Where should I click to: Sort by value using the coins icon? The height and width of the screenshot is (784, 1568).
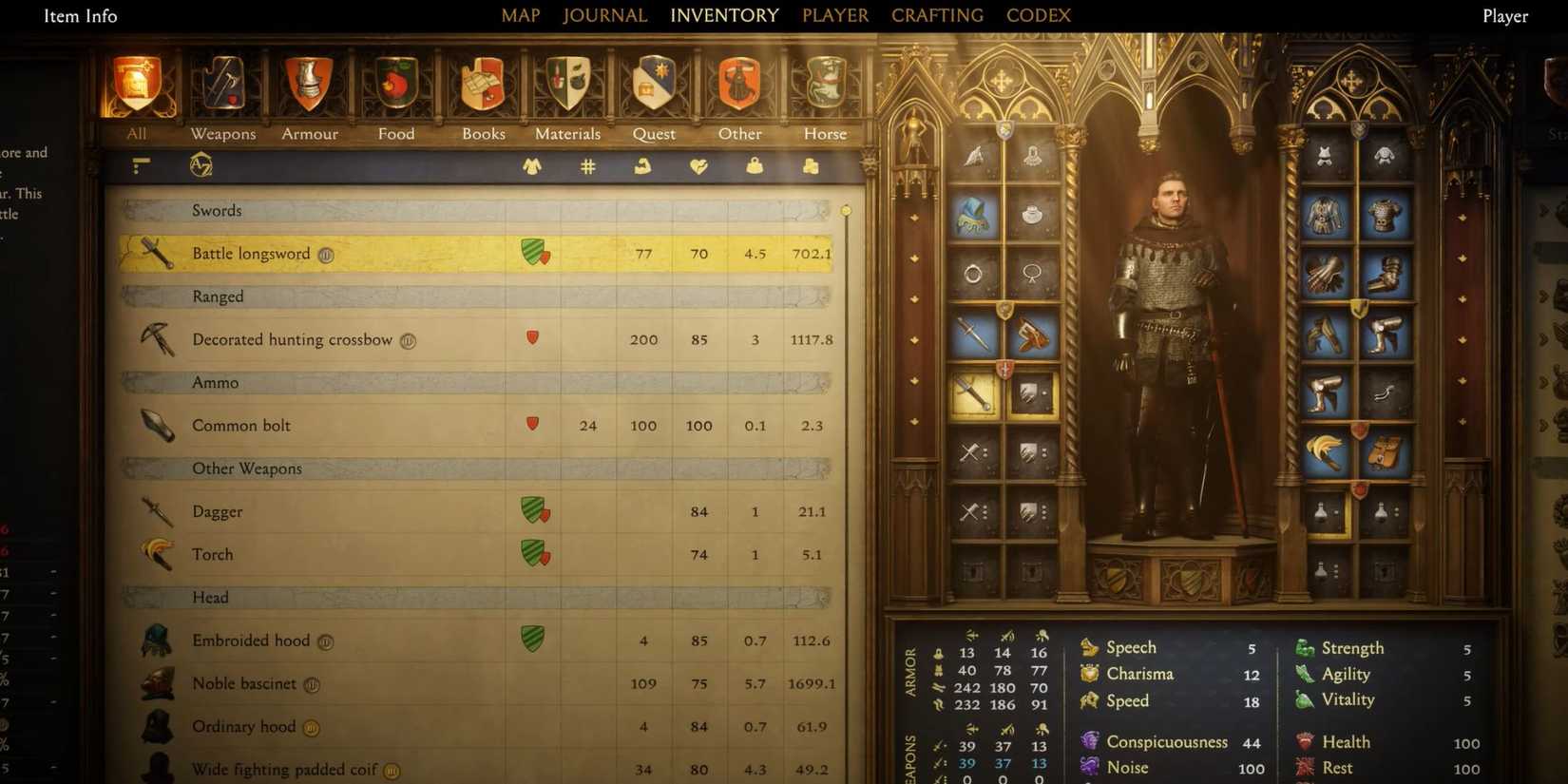(811, 165)
